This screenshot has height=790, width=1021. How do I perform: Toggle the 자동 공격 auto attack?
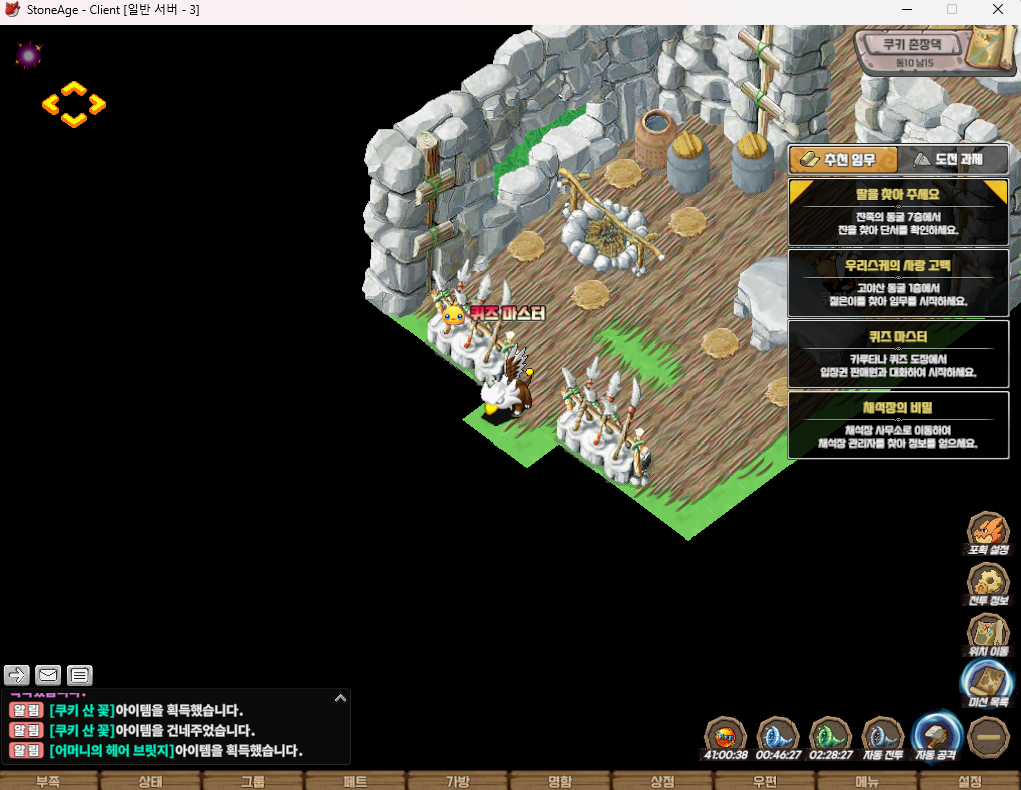coord(937,737)
